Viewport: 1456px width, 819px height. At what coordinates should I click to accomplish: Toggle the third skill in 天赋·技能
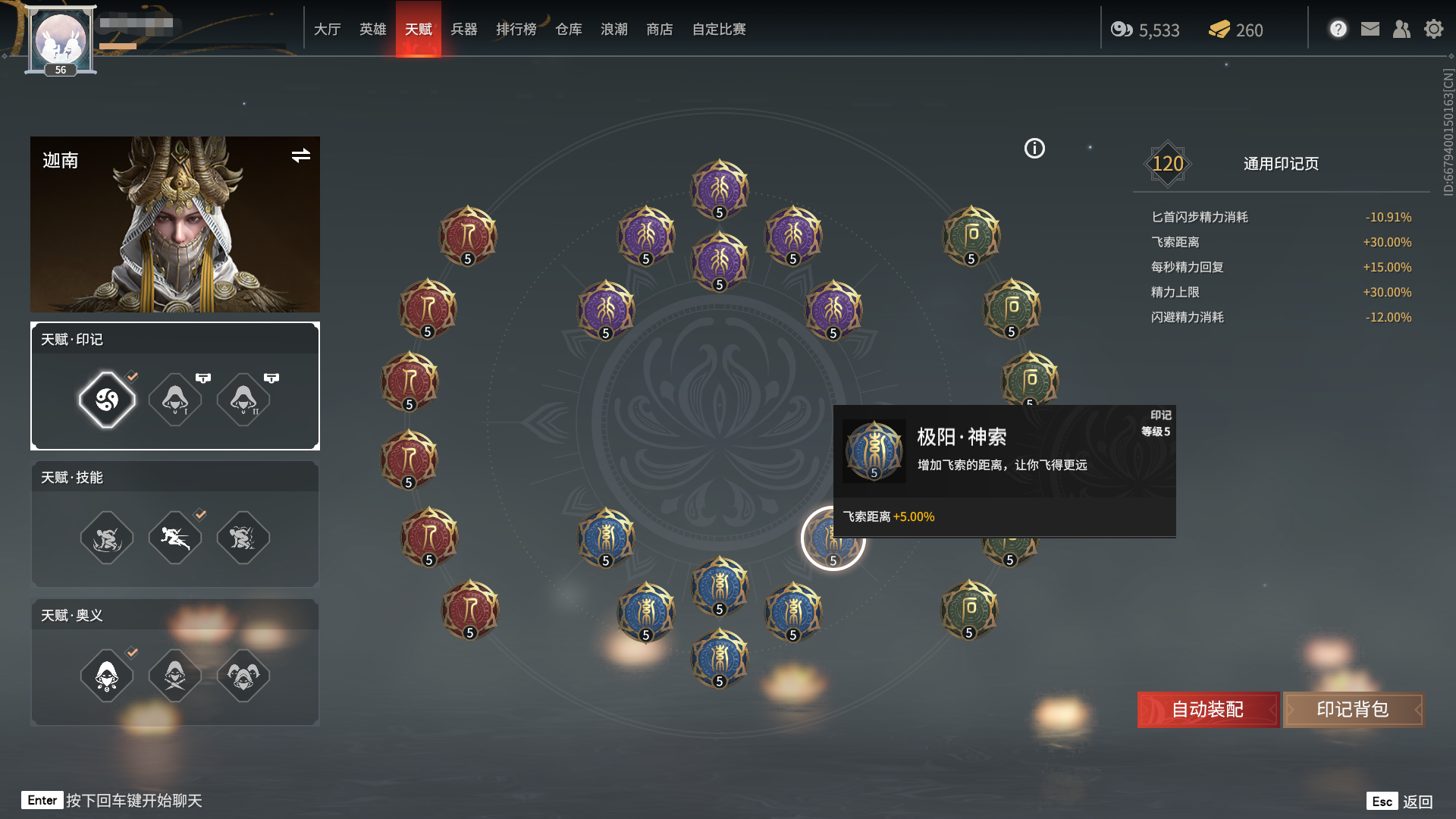click(x=243, y=537)
